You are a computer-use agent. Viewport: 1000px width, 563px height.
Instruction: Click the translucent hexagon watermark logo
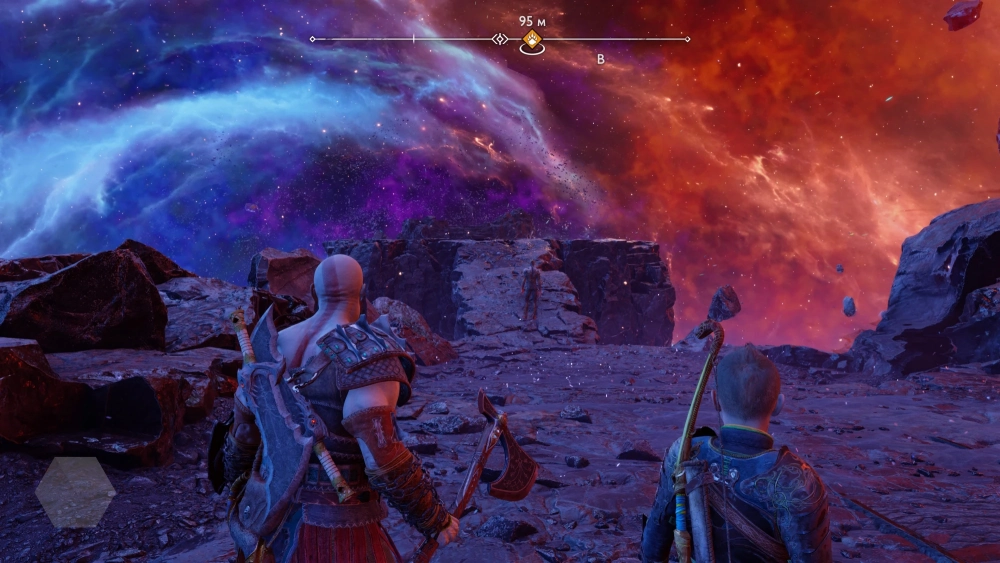(x=75, y=492)
